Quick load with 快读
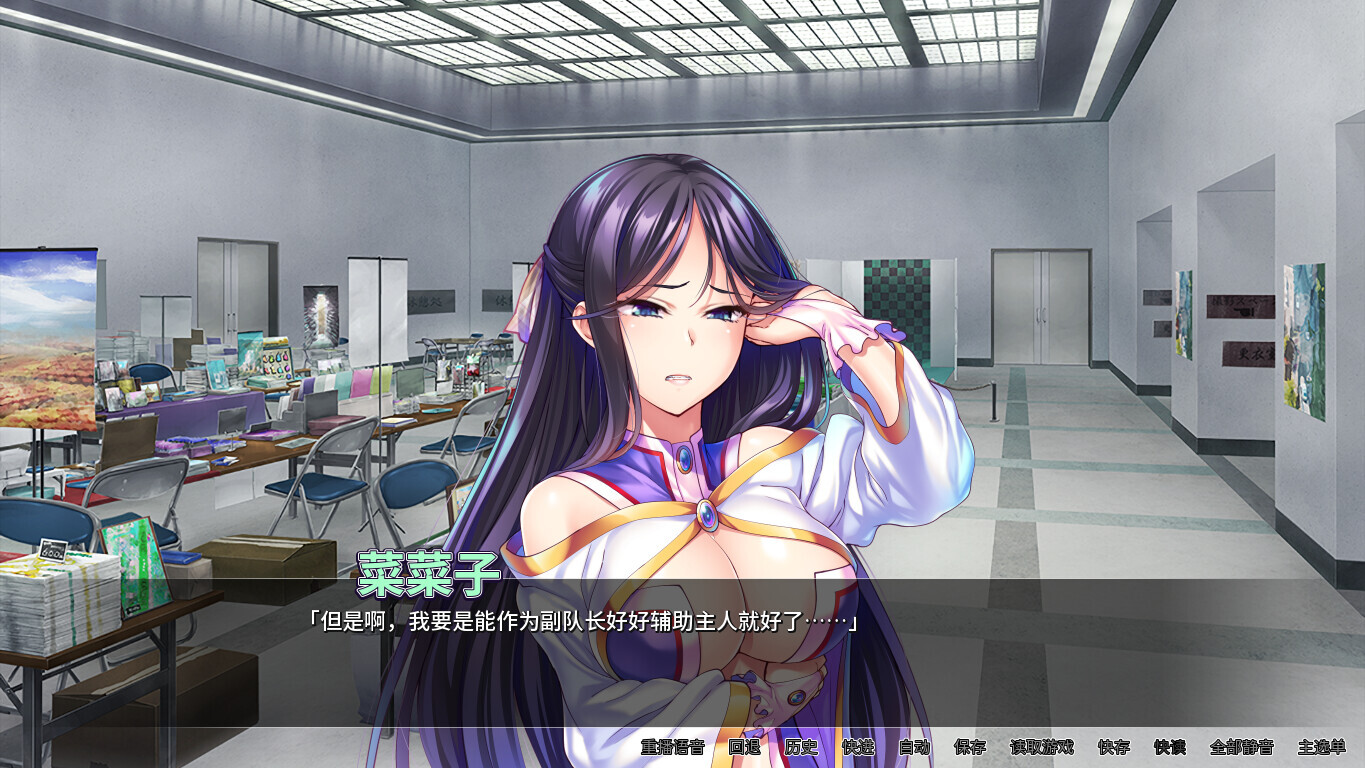This screenshot has width=1365, height=768. click(x=1169, y=747)
